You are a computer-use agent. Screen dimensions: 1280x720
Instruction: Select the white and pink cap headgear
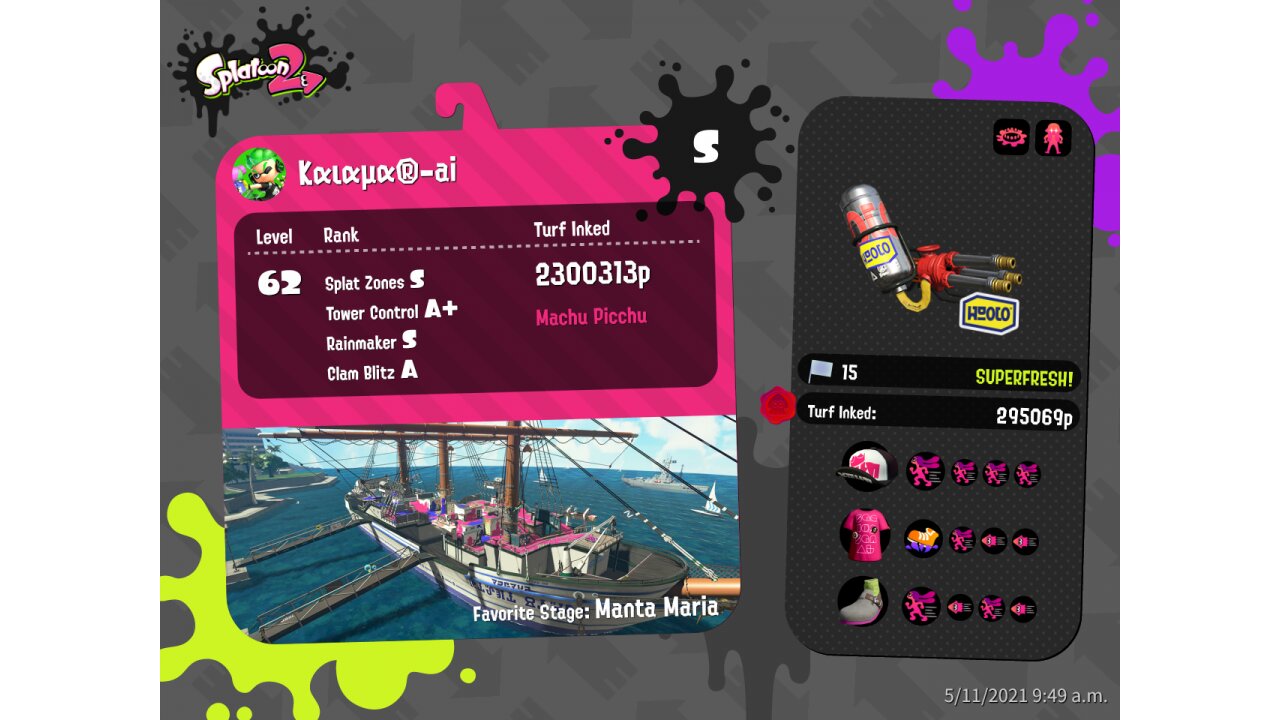point(866,468)
